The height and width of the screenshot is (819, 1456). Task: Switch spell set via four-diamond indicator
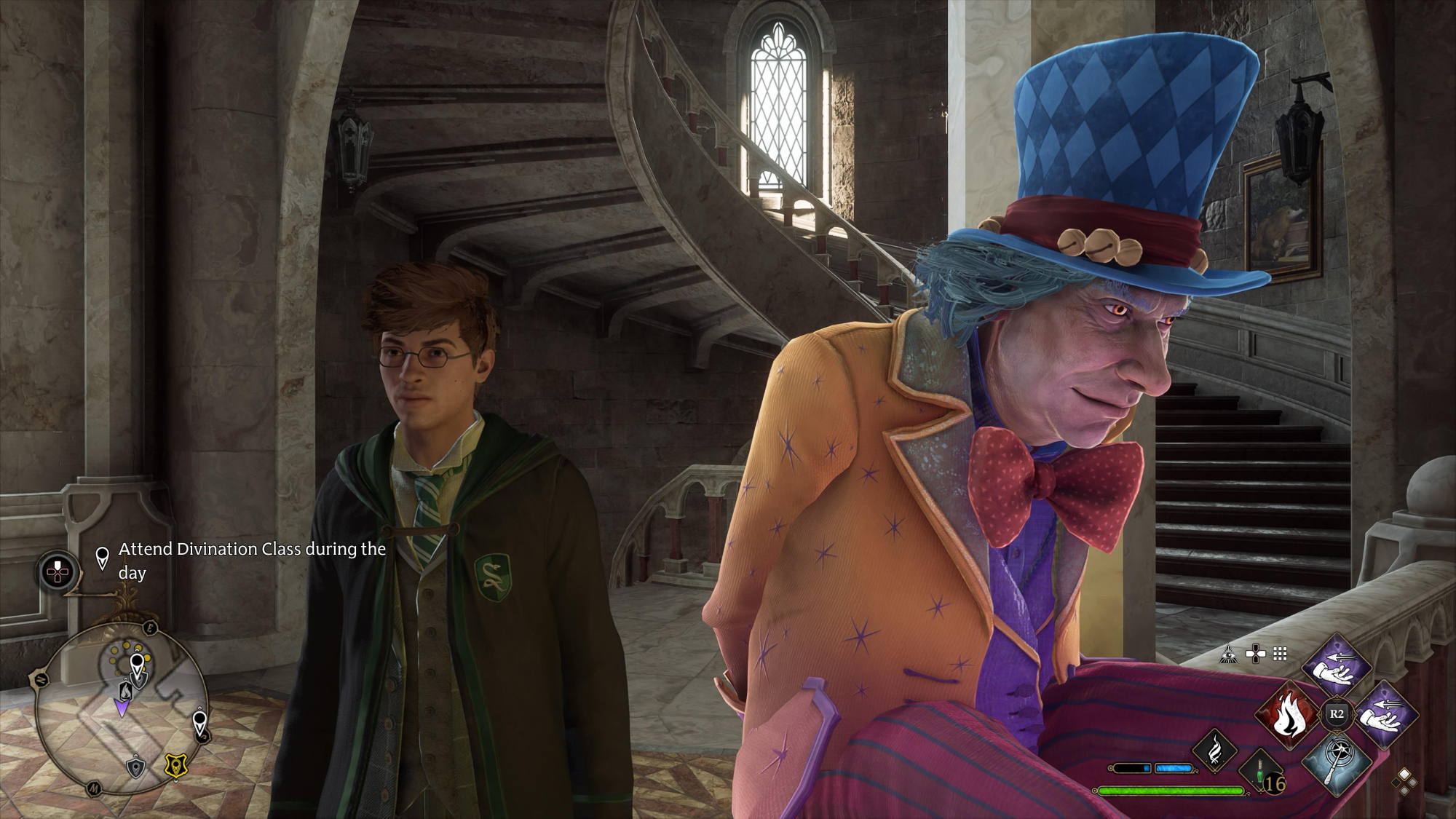[1404, 781]
